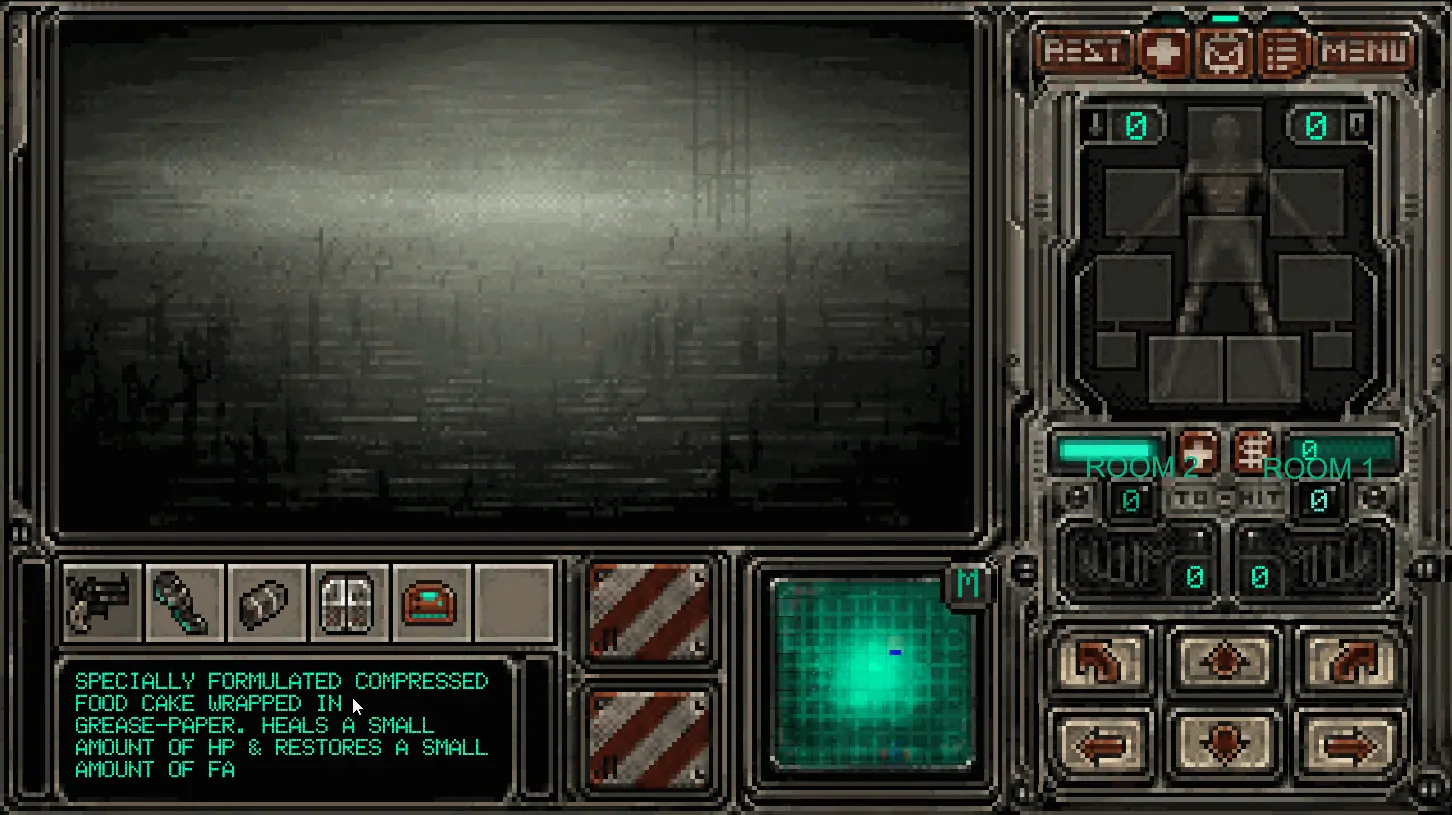Open the list-lines log button beside MENU
The height and width of the screenshot is (815, 1452).
click(x=1283, y=53)
